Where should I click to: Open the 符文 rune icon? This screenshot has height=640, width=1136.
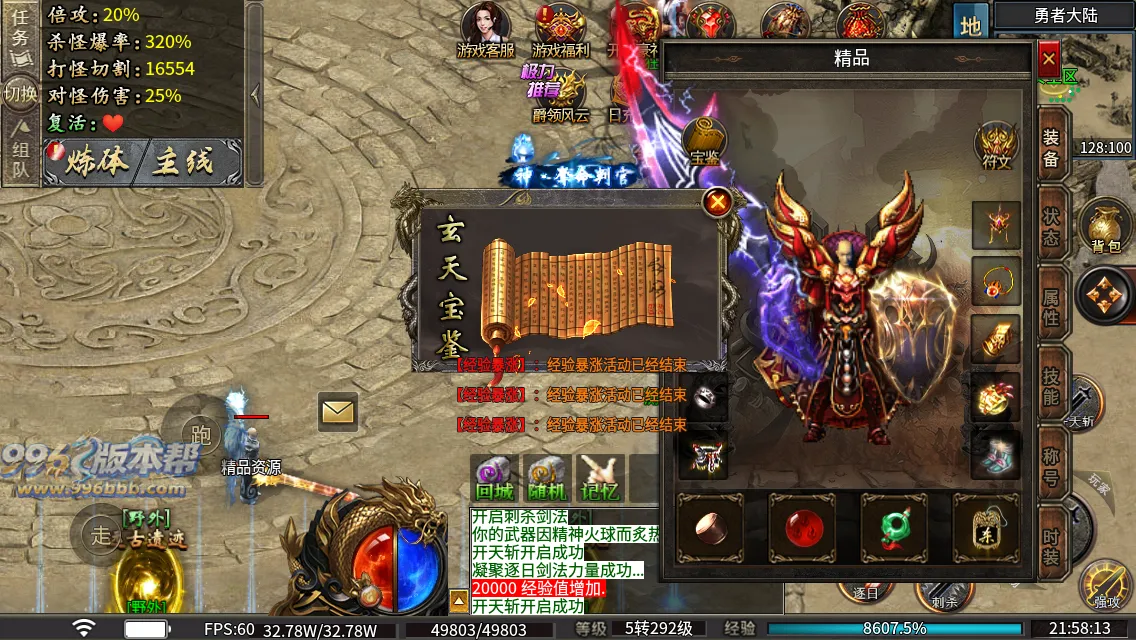point(996,145)
